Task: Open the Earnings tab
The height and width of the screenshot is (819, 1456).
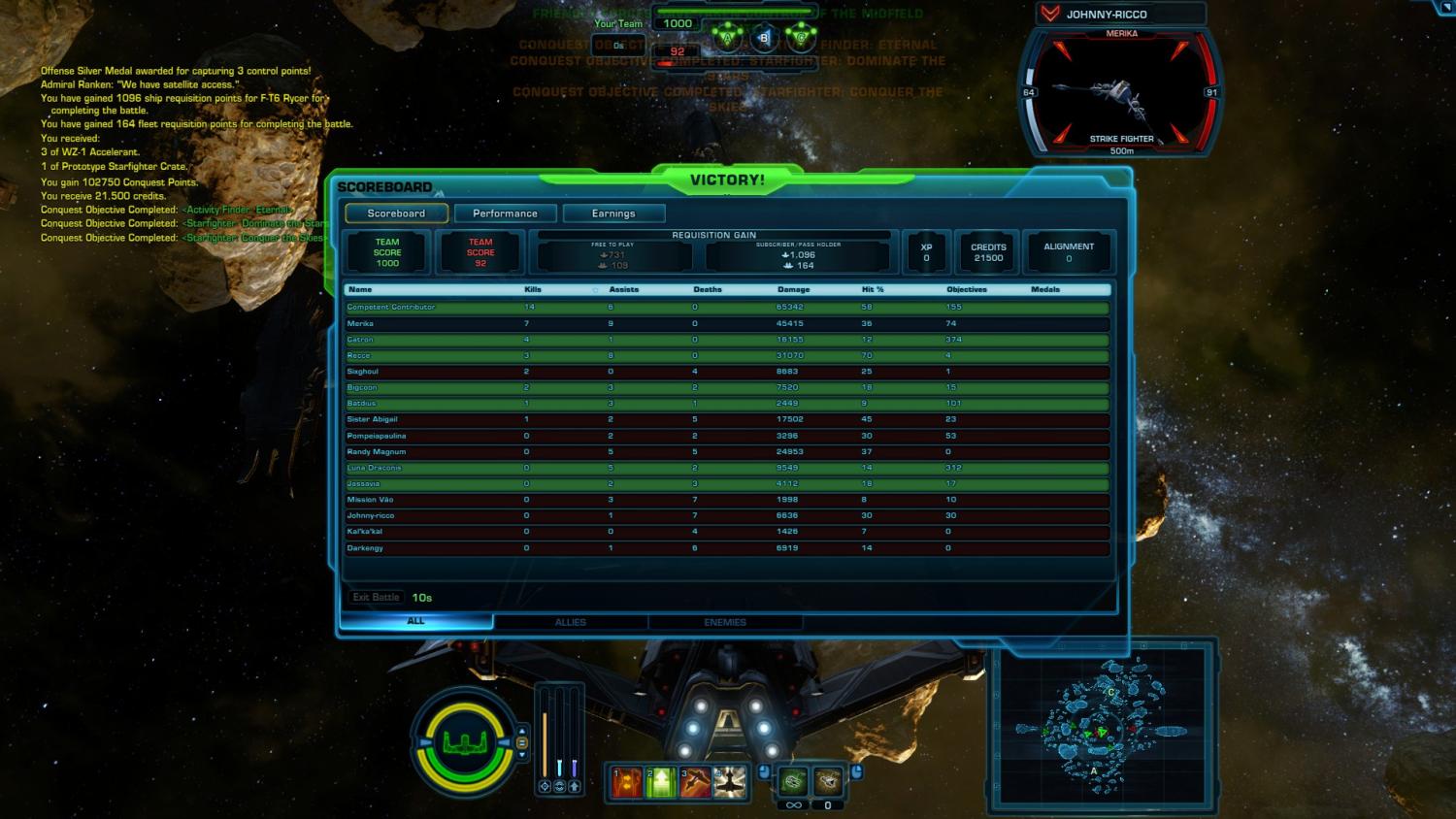Action: point(613,213)
